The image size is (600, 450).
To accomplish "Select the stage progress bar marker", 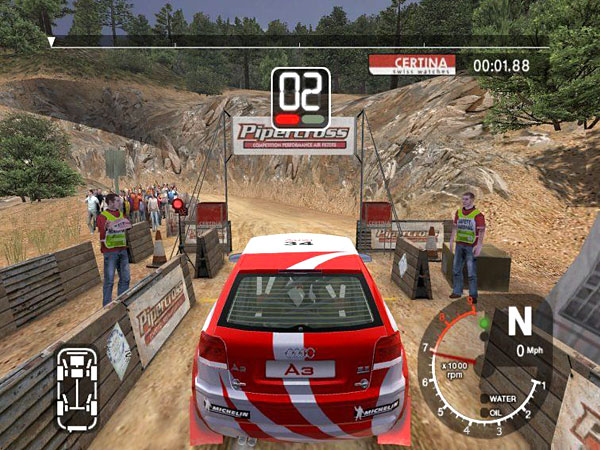I will [x=52, y=43].
